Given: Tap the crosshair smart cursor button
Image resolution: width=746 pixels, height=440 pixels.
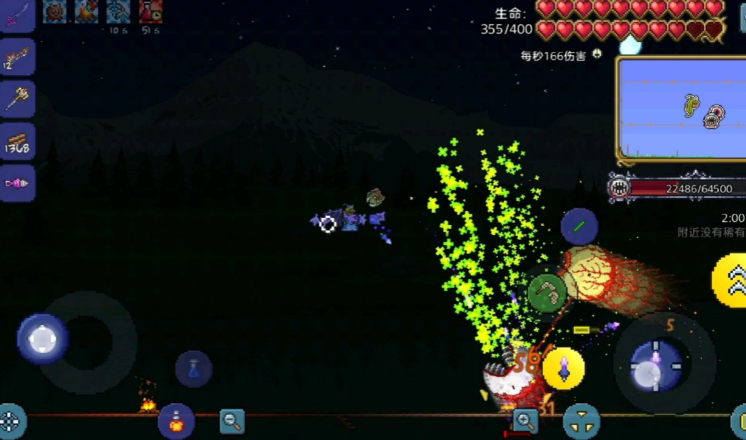Looking at the screenshot, I should (x=11, y=421).
